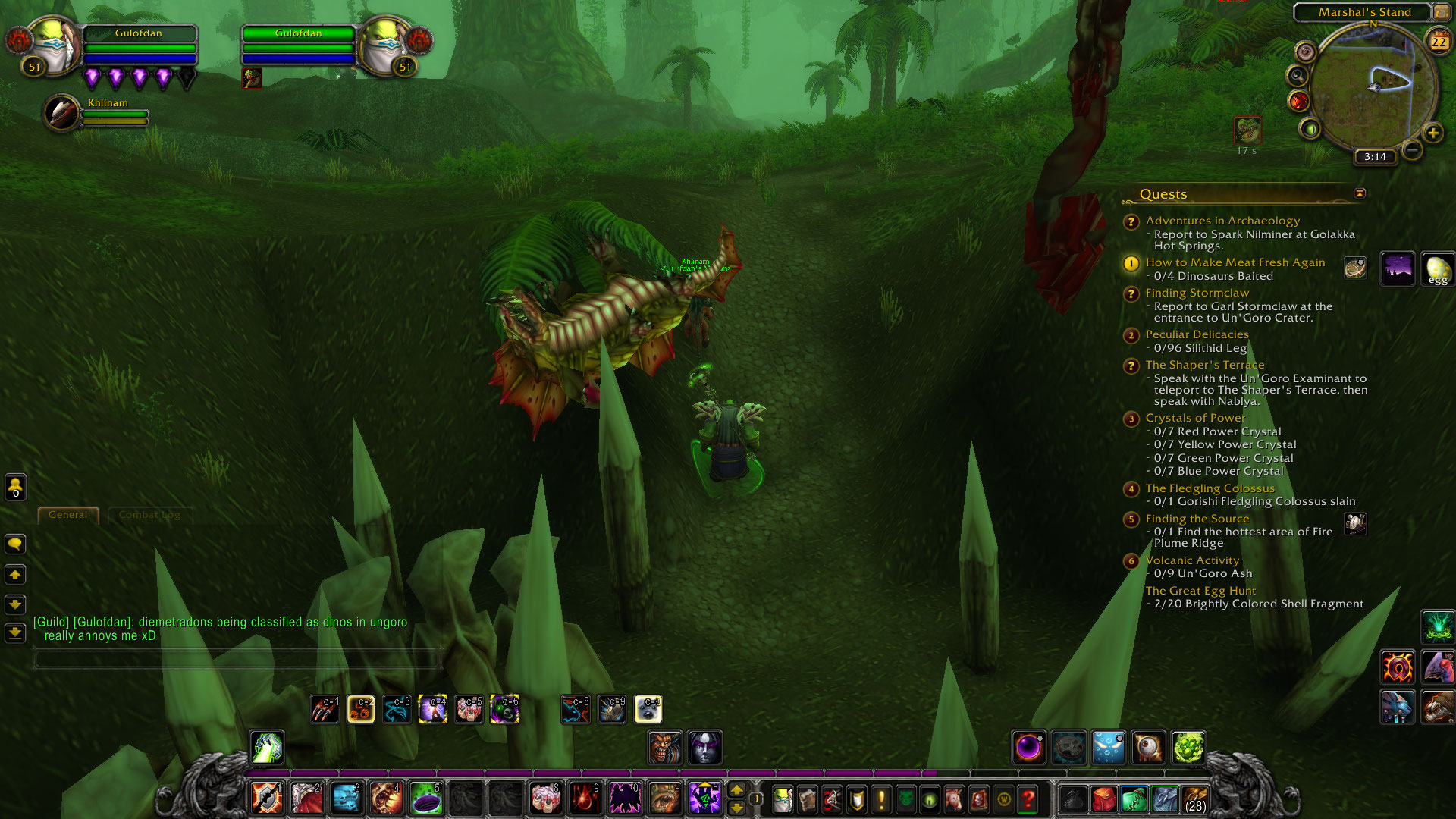1456x819 pixels.
Task: Select the General chat tab
Action: tap(68, 515)
